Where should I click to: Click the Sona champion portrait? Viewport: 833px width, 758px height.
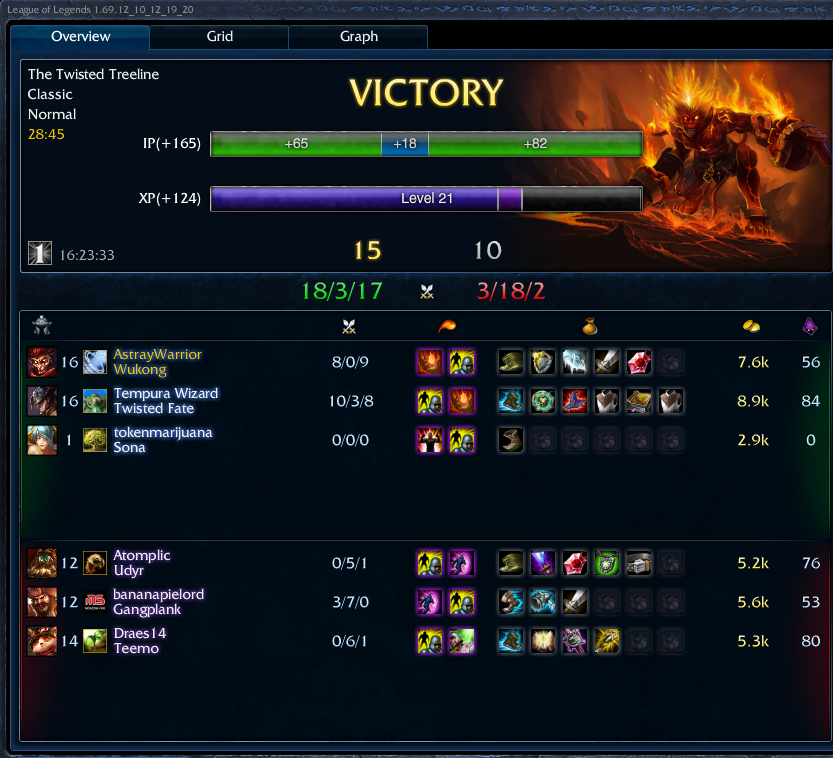pos(42,440)
